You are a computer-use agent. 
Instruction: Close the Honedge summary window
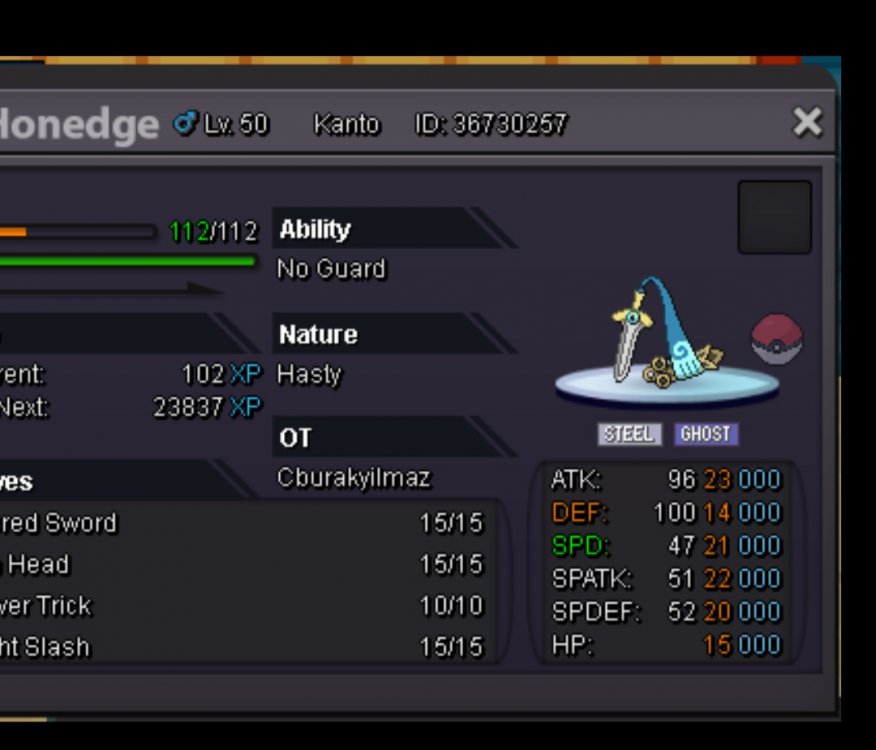tap(806, 122)
